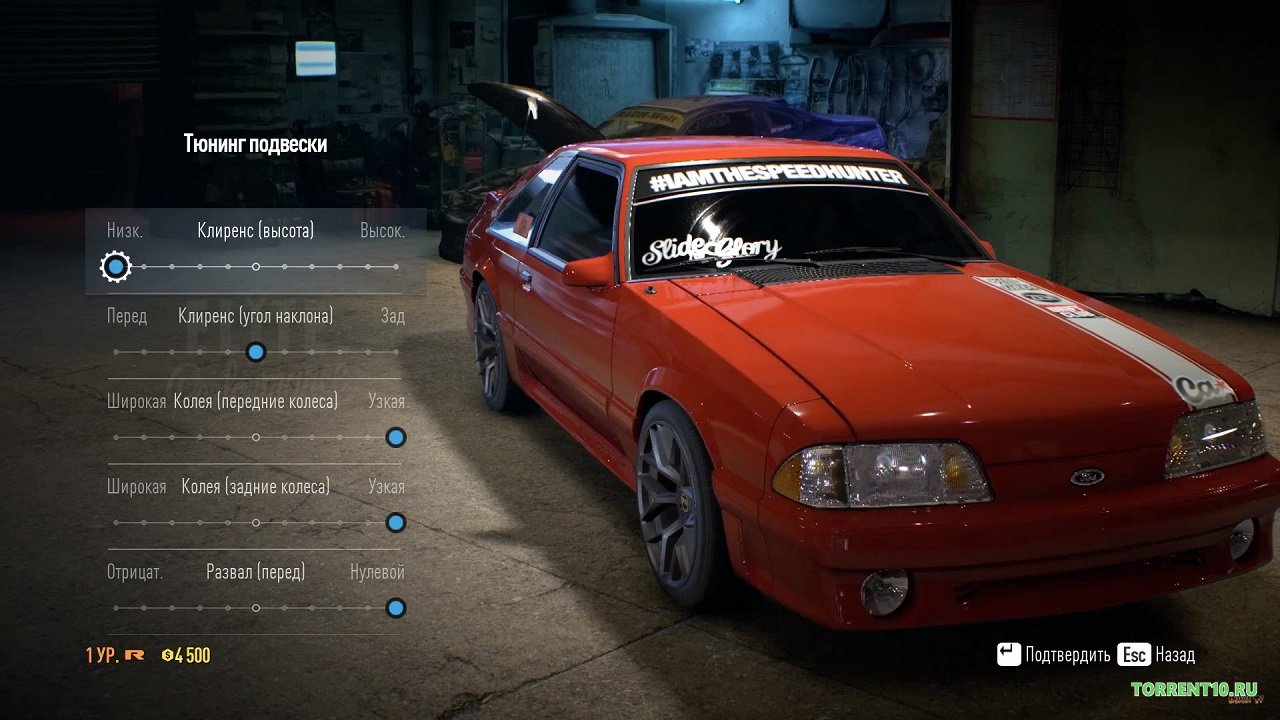
Task: Click the Колея (передние колеса) slider handle
Action: [x=396, y=437]
